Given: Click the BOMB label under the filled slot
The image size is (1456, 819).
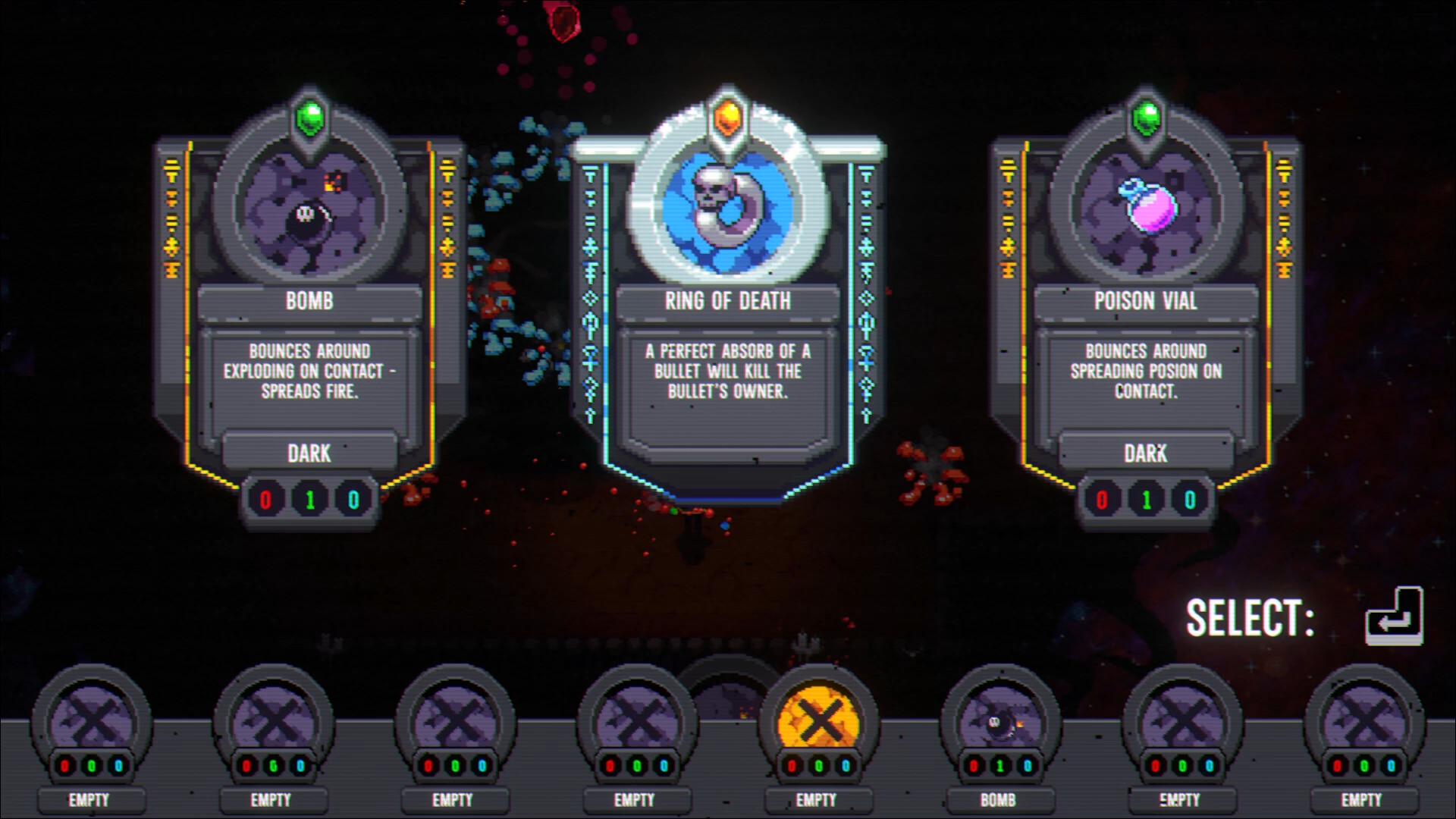Looking at the screenshot, I should pyautogui.click(x=999, y=800).
